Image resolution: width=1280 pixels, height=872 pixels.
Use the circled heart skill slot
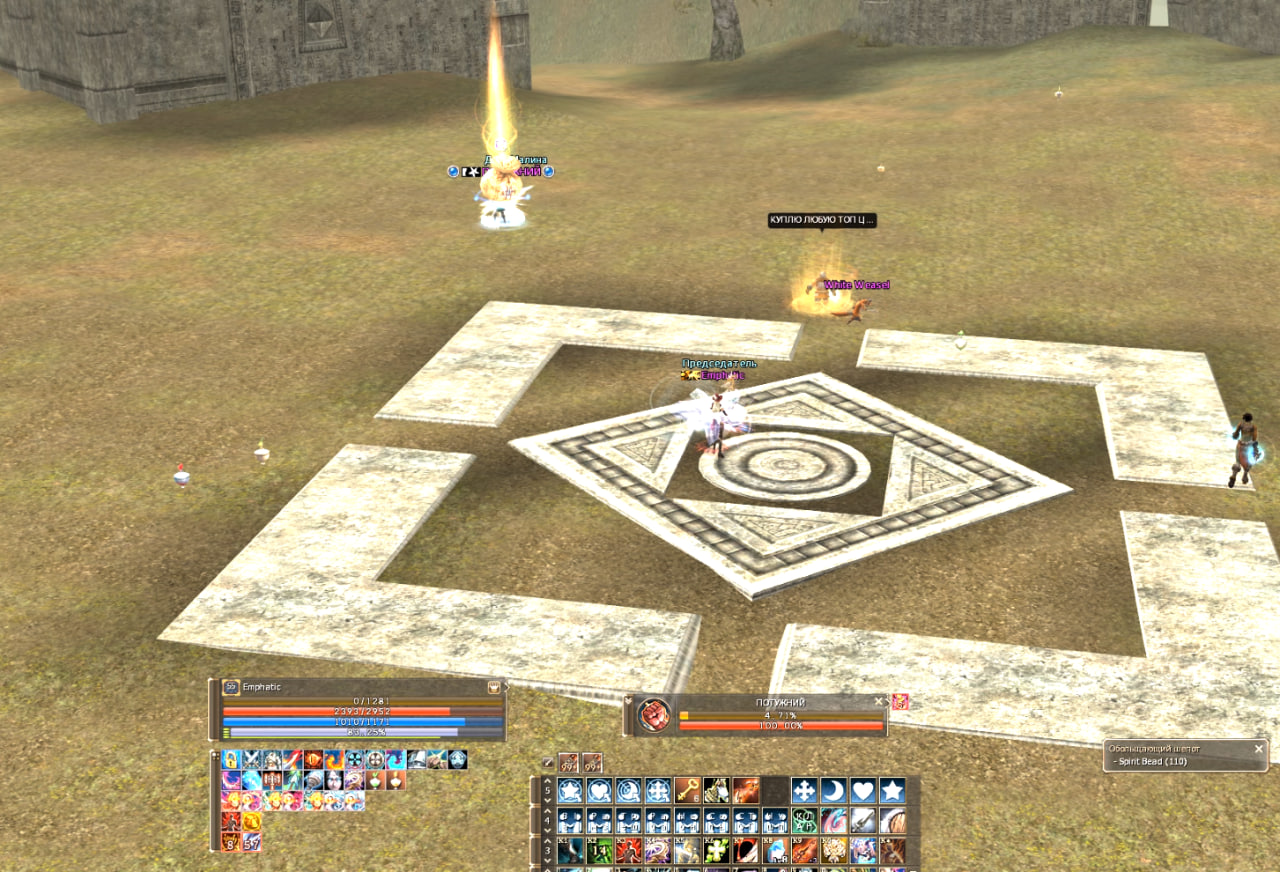tap(600, 791)
